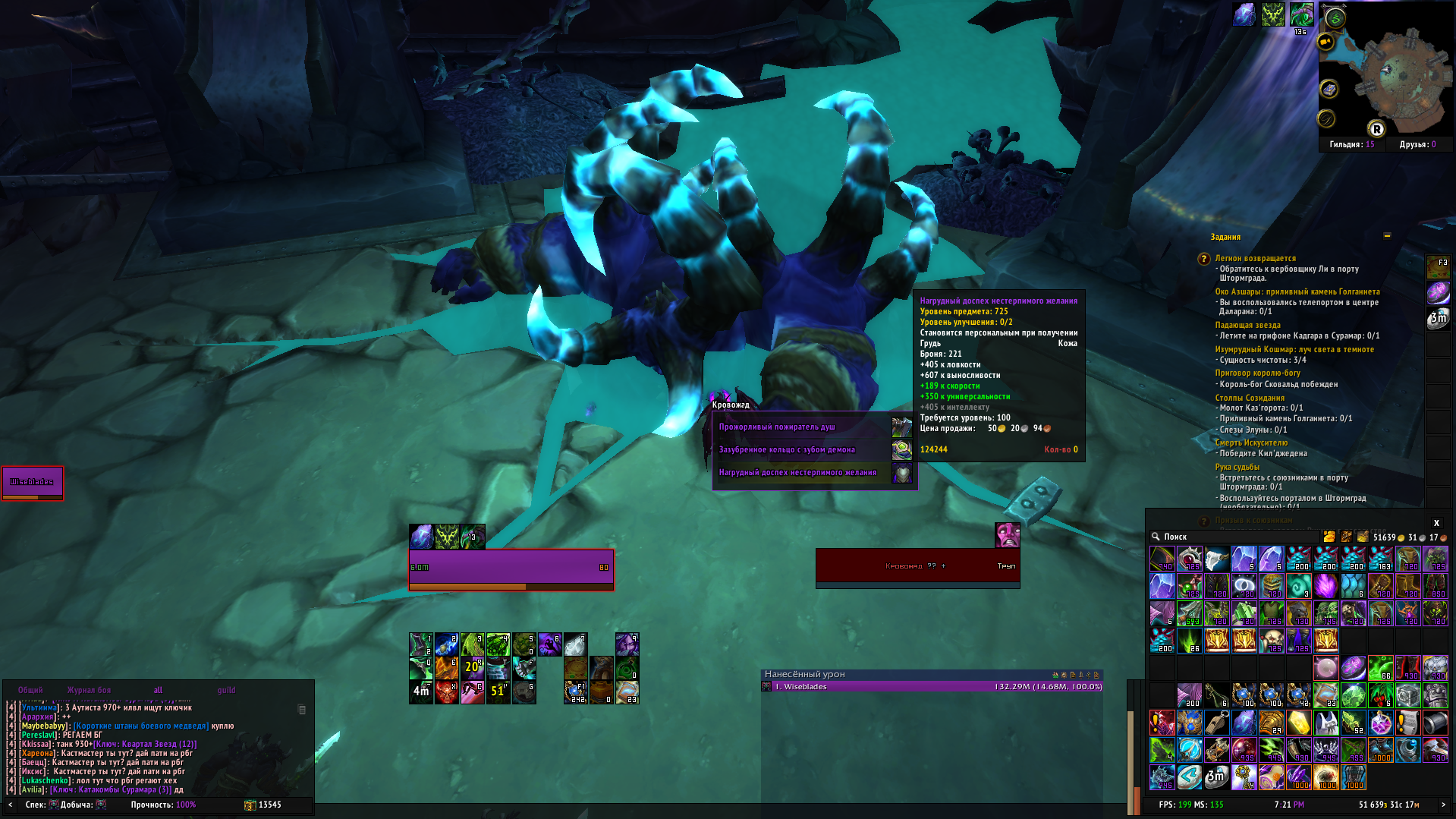Open the Журнал боя chat tab
This screenshot has width=1456, height=819.
[89, 690]
